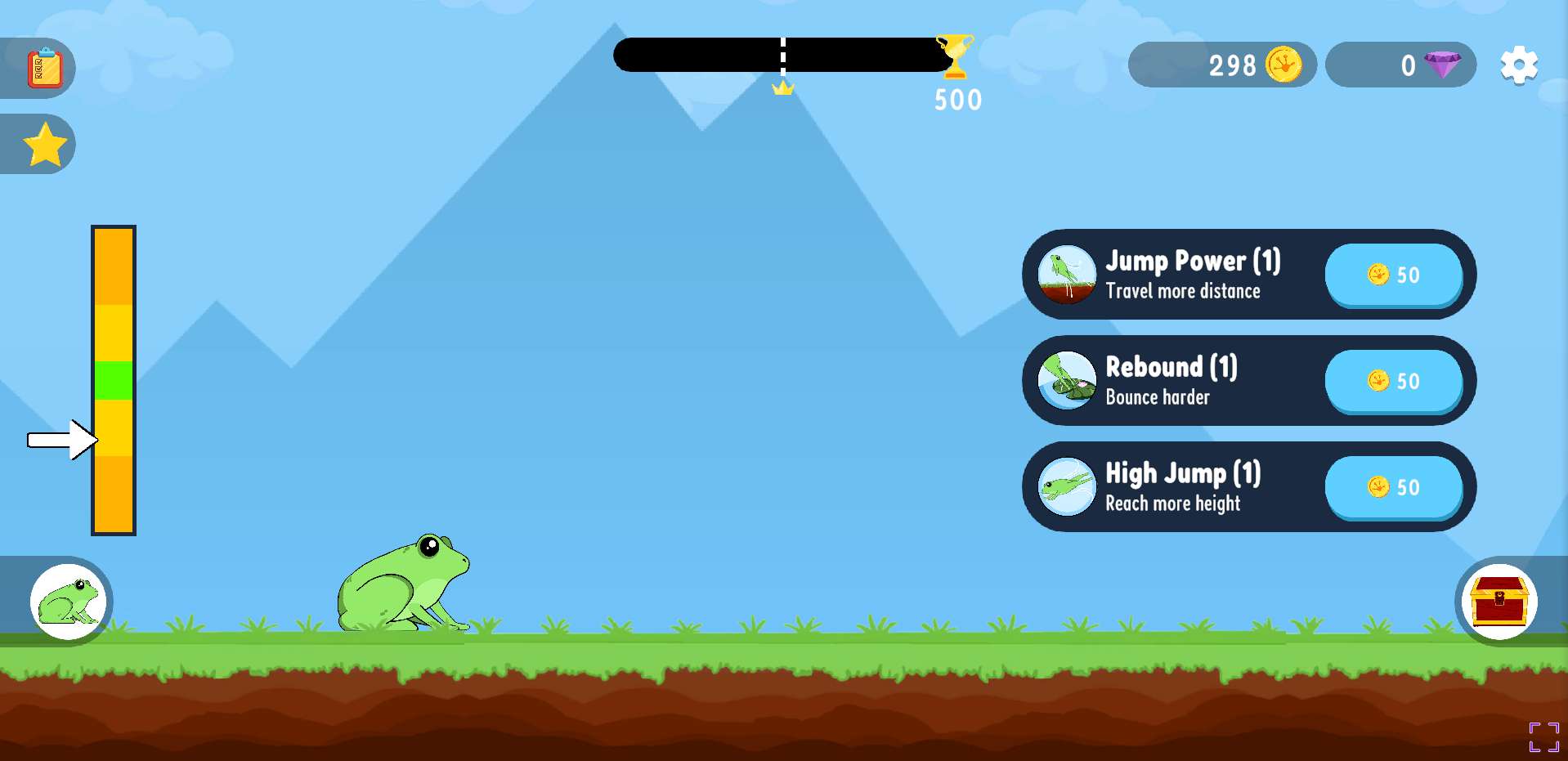Buy High Jump upgrade for 50 coins
The height and width of the screenshot is (761, 1568).
(1393, 487)
